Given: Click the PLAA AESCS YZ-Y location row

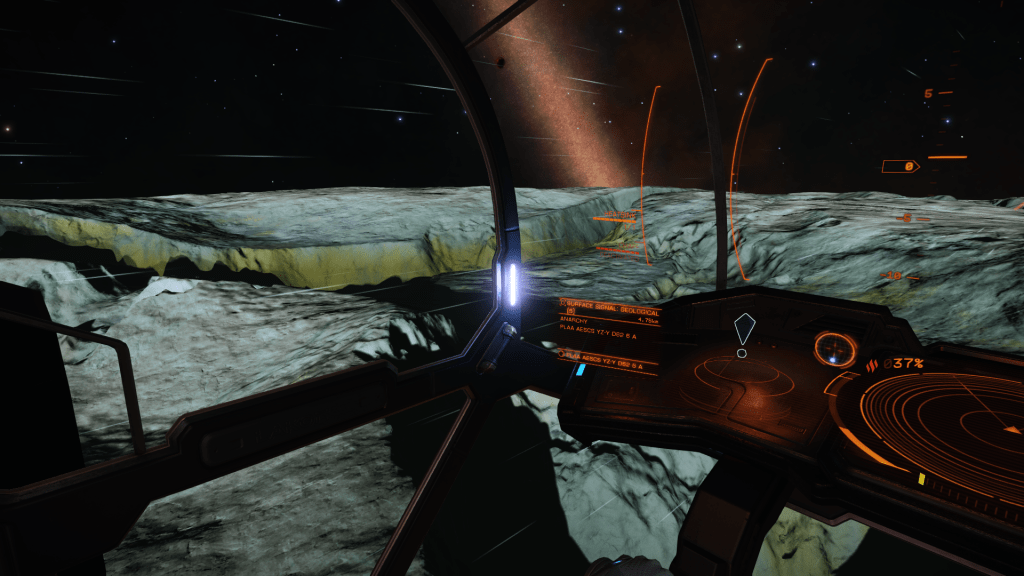Looking at the screenshot, I should point(604,355).
